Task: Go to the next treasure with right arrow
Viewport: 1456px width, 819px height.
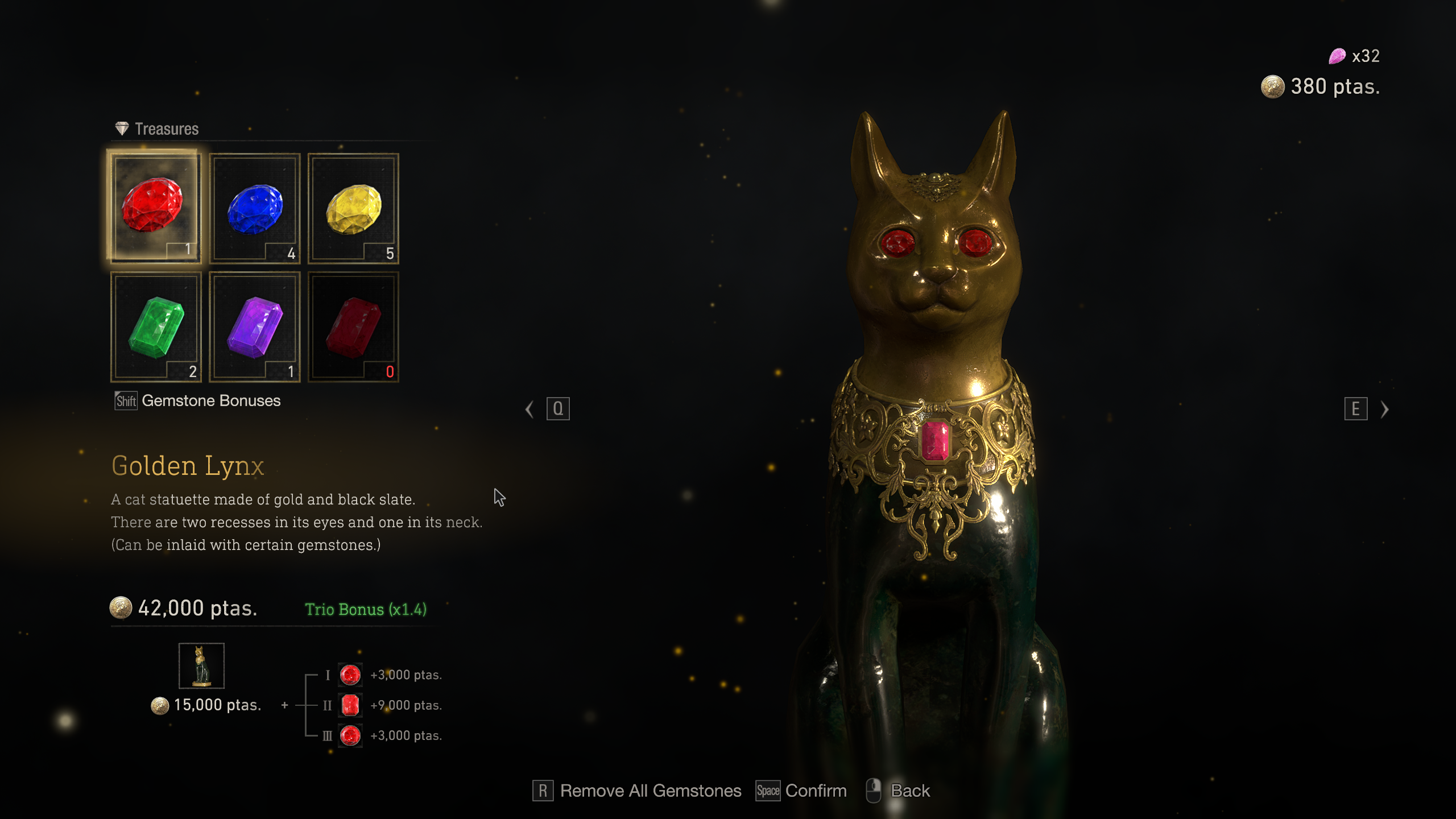Action: tap(1384, 409)
